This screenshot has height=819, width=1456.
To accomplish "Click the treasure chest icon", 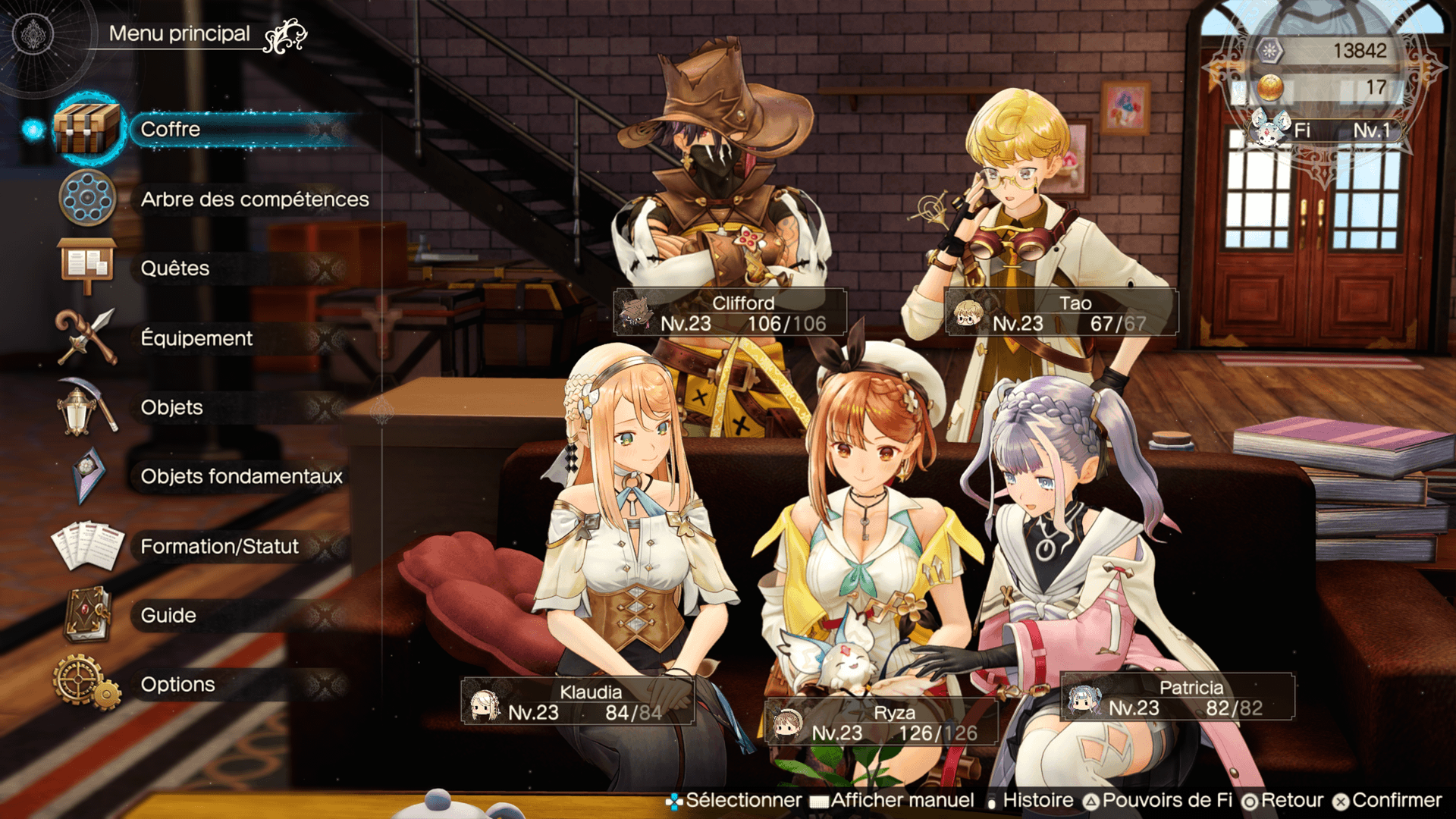I will tap(86, 129).
